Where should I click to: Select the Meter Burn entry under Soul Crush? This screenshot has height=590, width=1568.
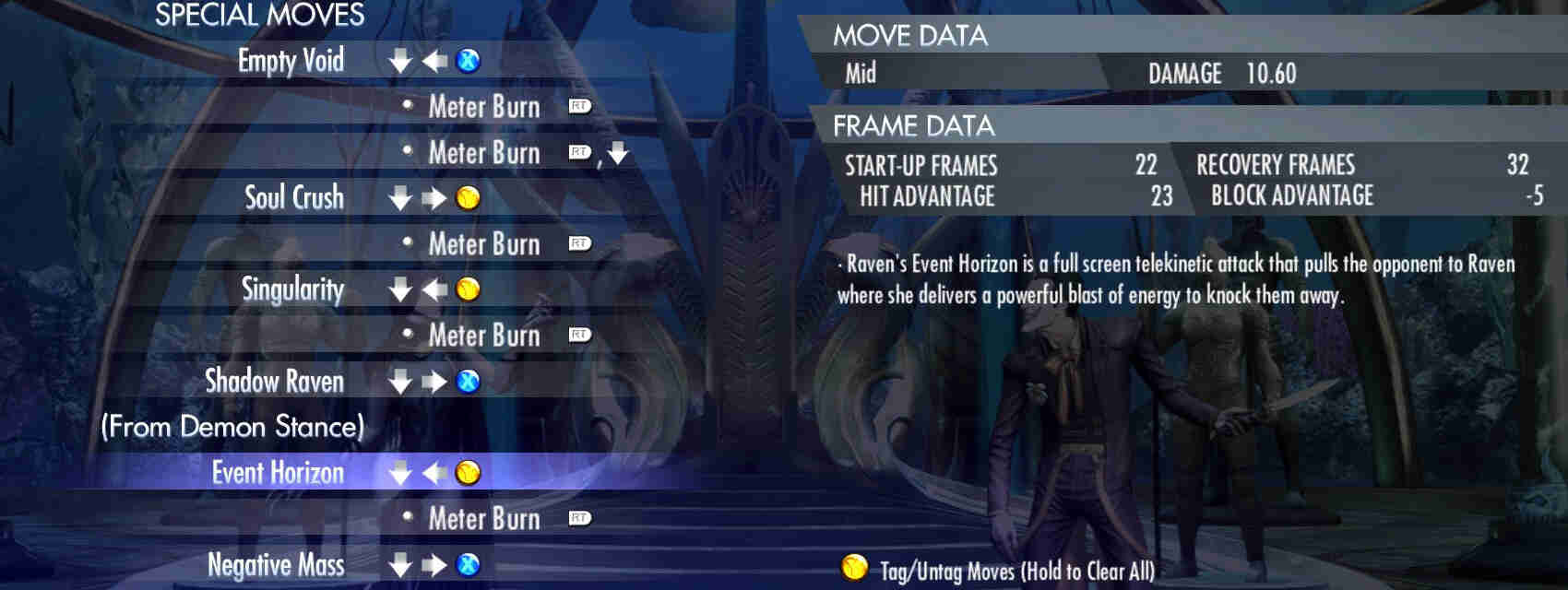(484, 243)
